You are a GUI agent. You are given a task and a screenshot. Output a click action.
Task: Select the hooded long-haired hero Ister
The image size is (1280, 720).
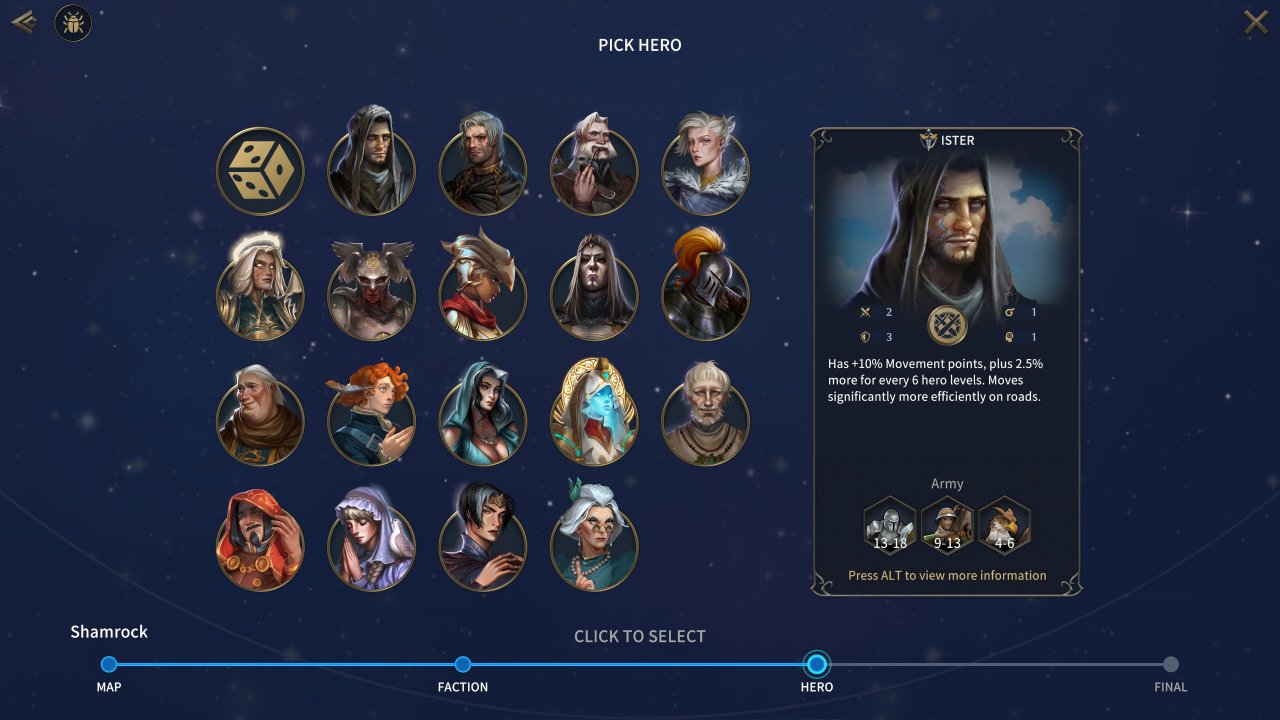[371, 164]
